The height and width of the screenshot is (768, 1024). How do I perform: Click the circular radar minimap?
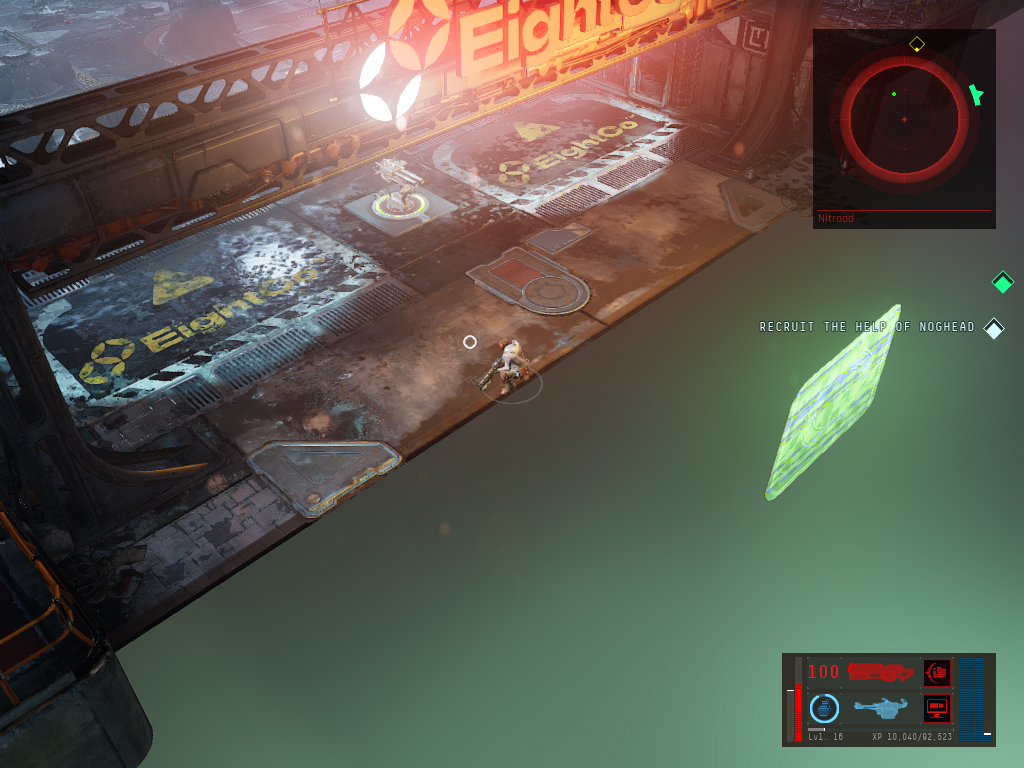(x=904, y=119)
